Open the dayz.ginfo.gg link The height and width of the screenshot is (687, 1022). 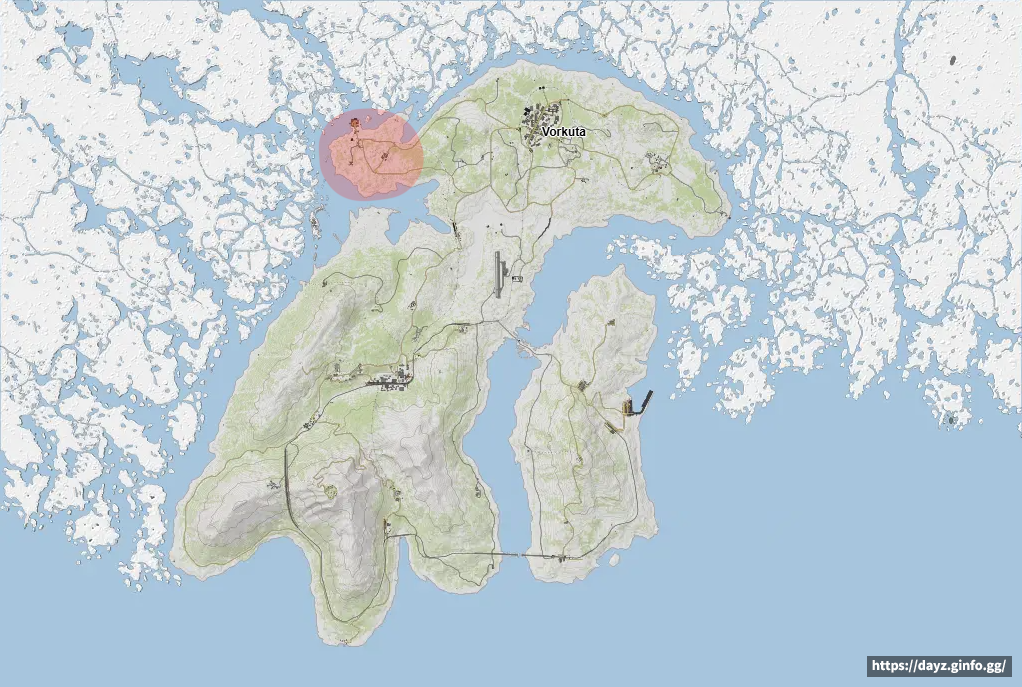click(938, 665)
